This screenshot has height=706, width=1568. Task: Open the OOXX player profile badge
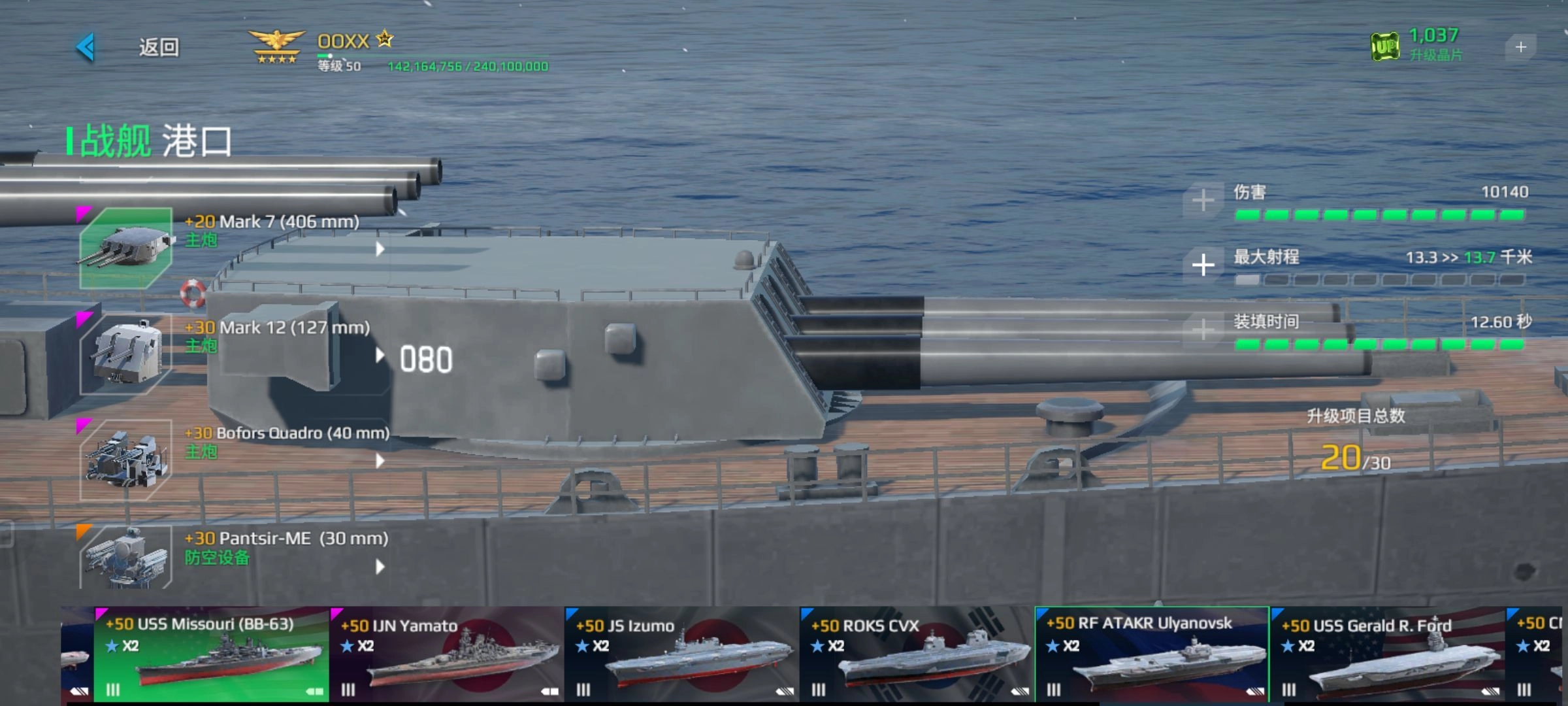pyautogui.click(x=277, y=47)
